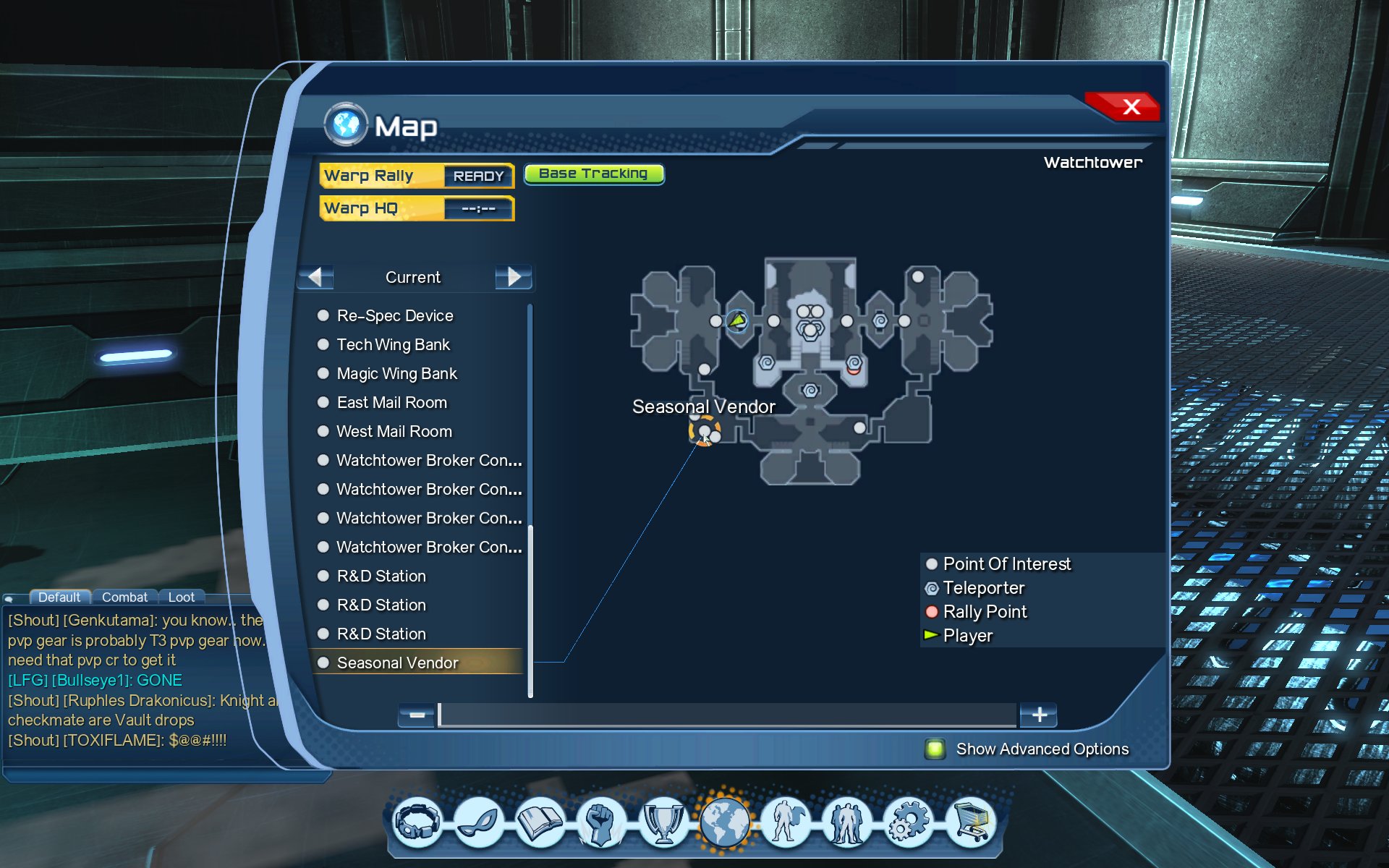
Task: Select Tech Wing Bank entry
Action: click(393, 344)
